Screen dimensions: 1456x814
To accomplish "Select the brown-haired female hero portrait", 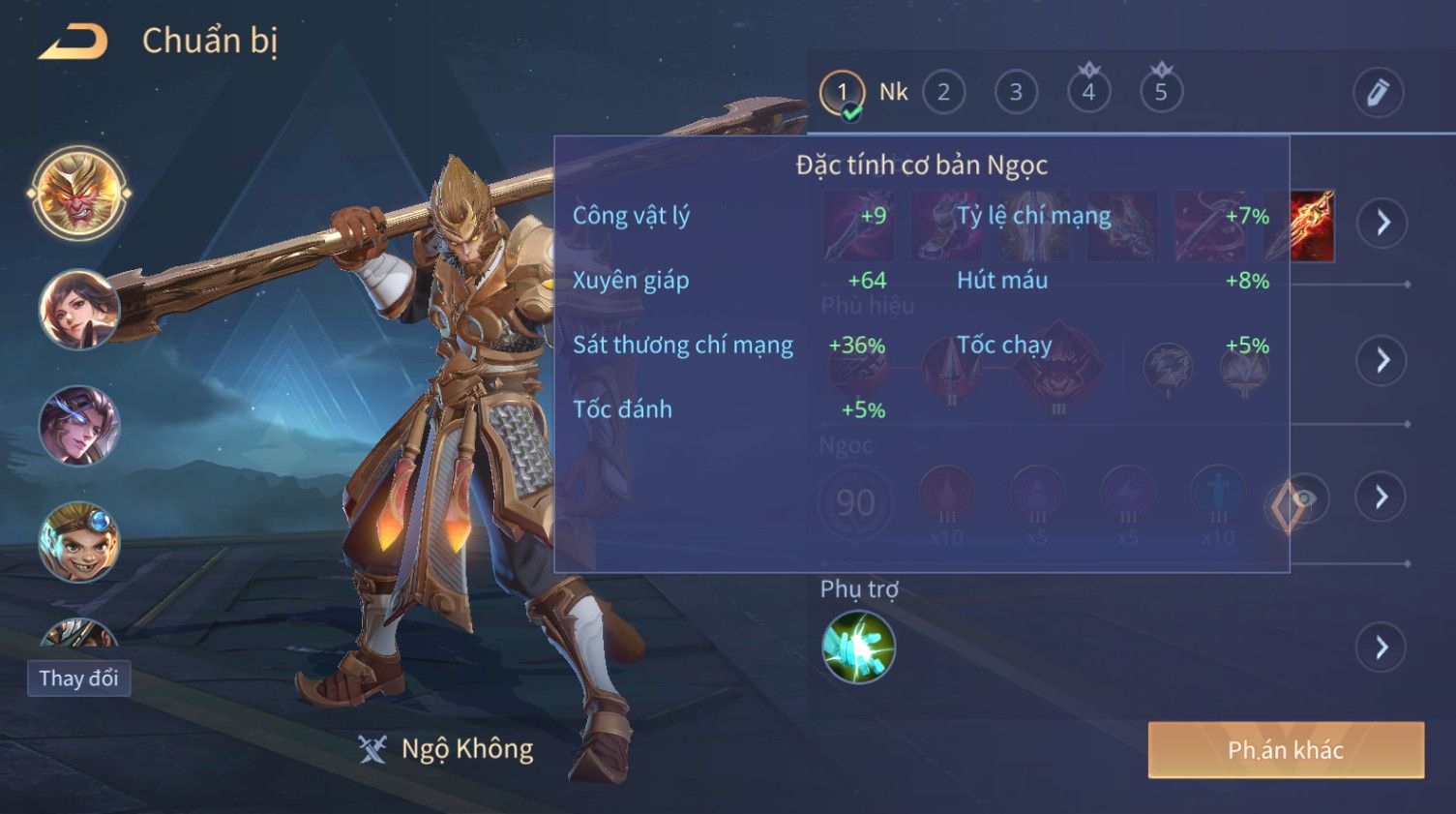I will [x=79, y=310].
